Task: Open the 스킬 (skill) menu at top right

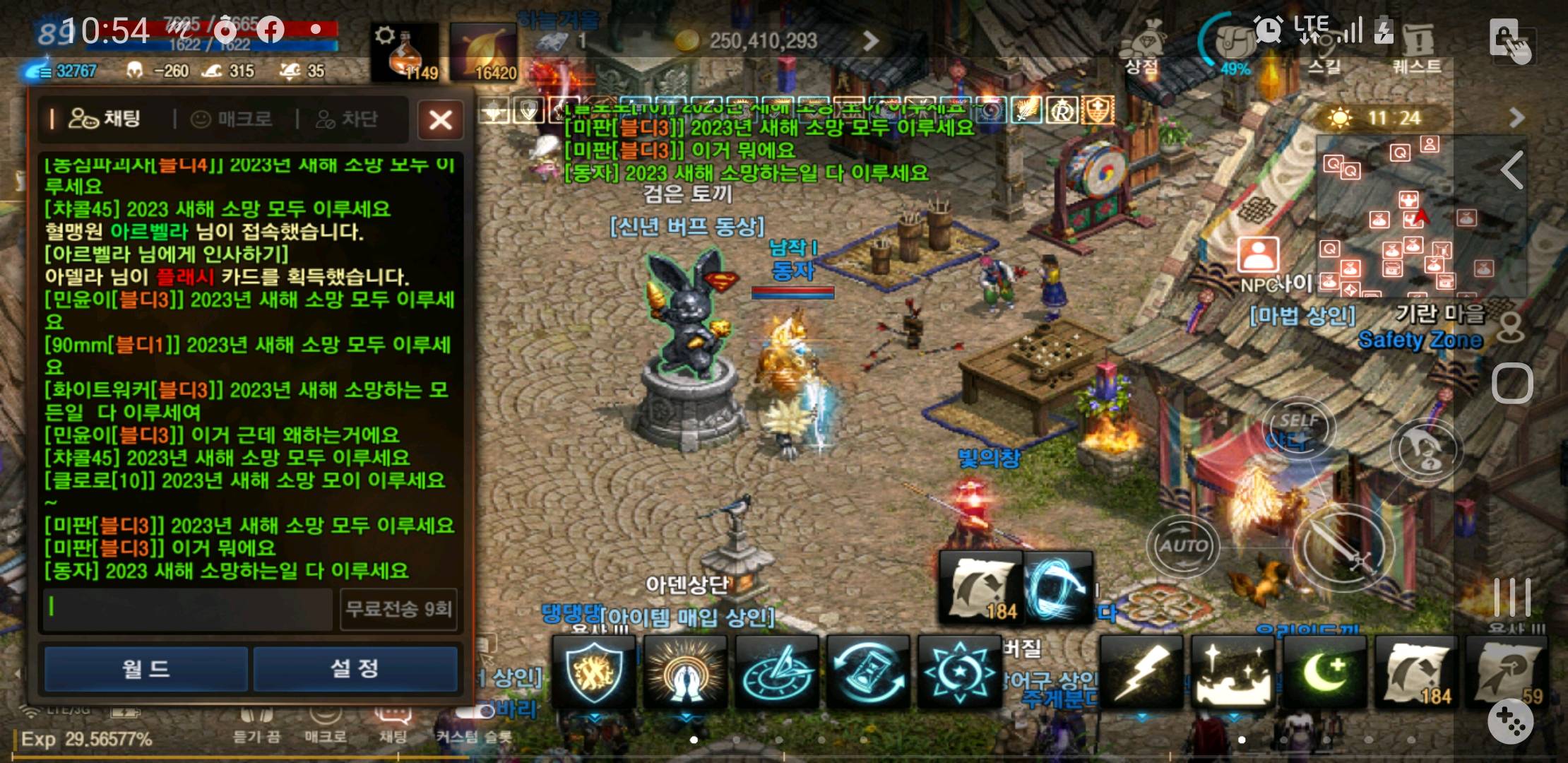Action: coord(1326,49)
